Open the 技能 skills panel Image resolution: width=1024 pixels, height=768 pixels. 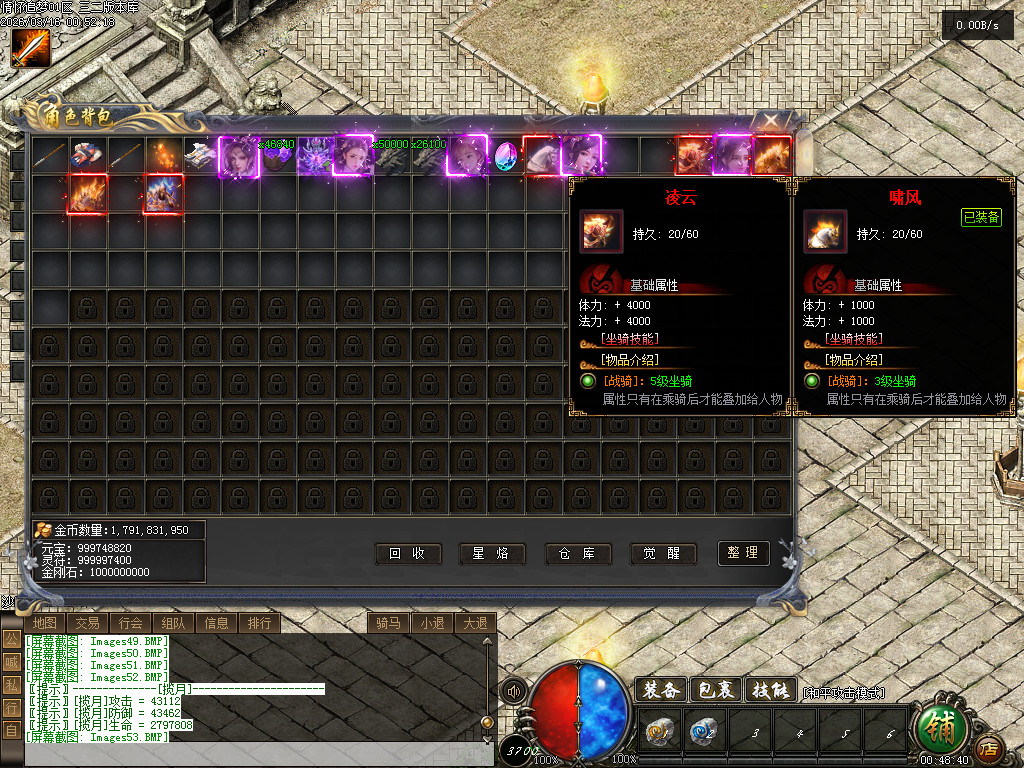[x=771, y=690]
